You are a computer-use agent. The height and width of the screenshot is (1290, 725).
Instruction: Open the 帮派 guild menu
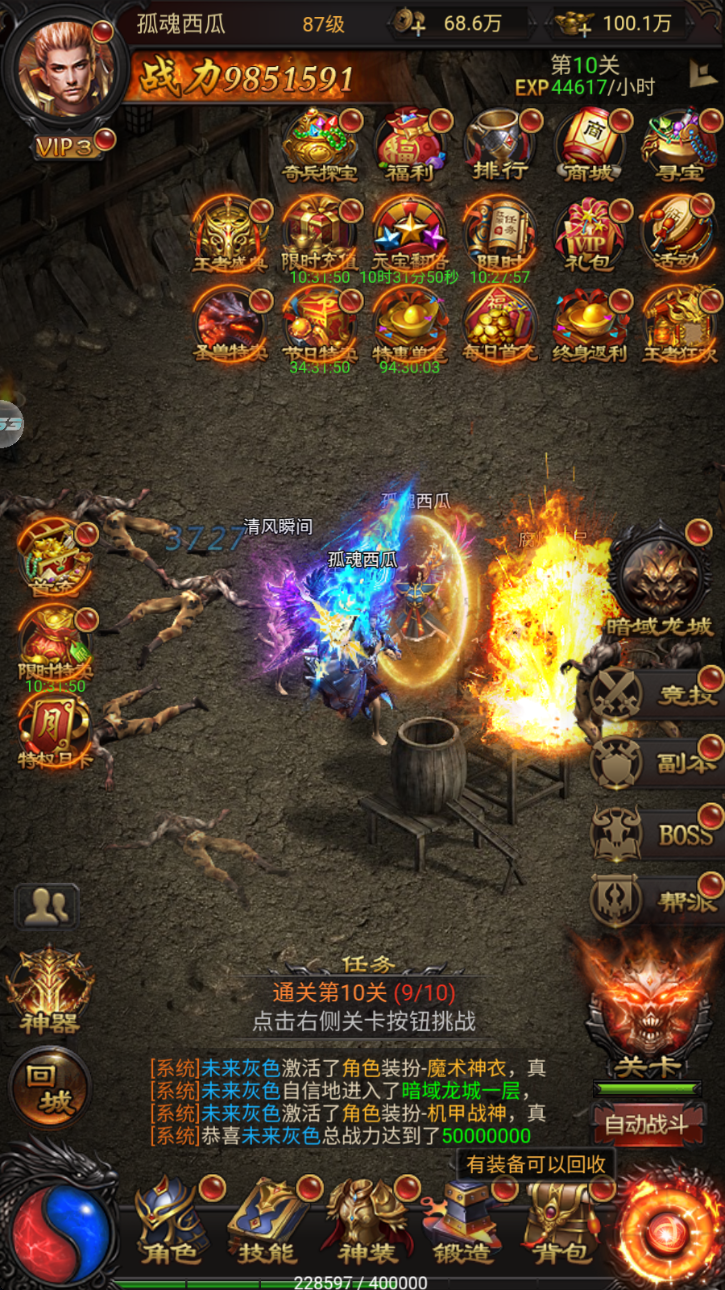point(655,901)
